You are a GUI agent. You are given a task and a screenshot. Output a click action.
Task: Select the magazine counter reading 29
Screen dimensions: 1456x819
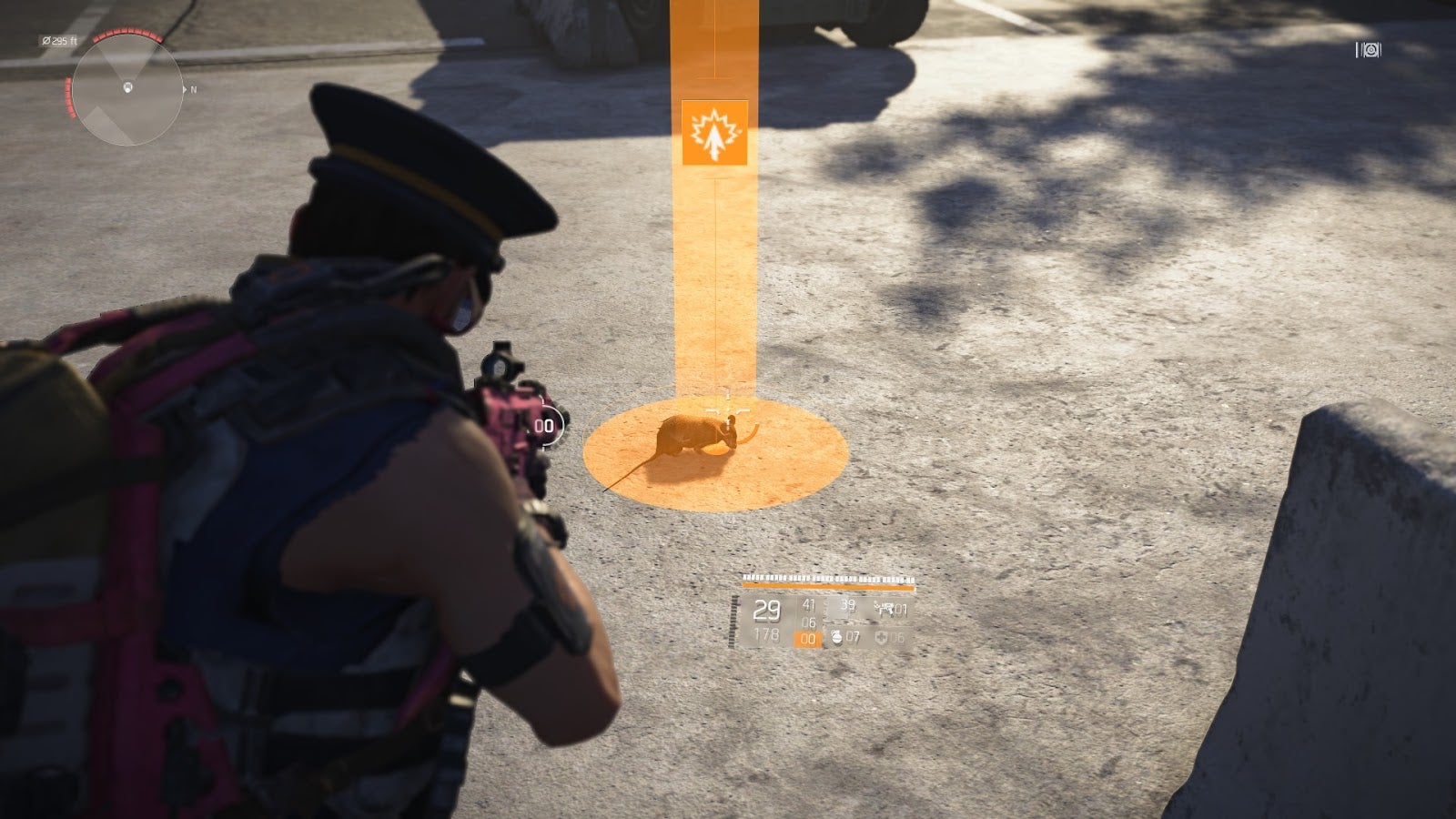tap(767, 609)
